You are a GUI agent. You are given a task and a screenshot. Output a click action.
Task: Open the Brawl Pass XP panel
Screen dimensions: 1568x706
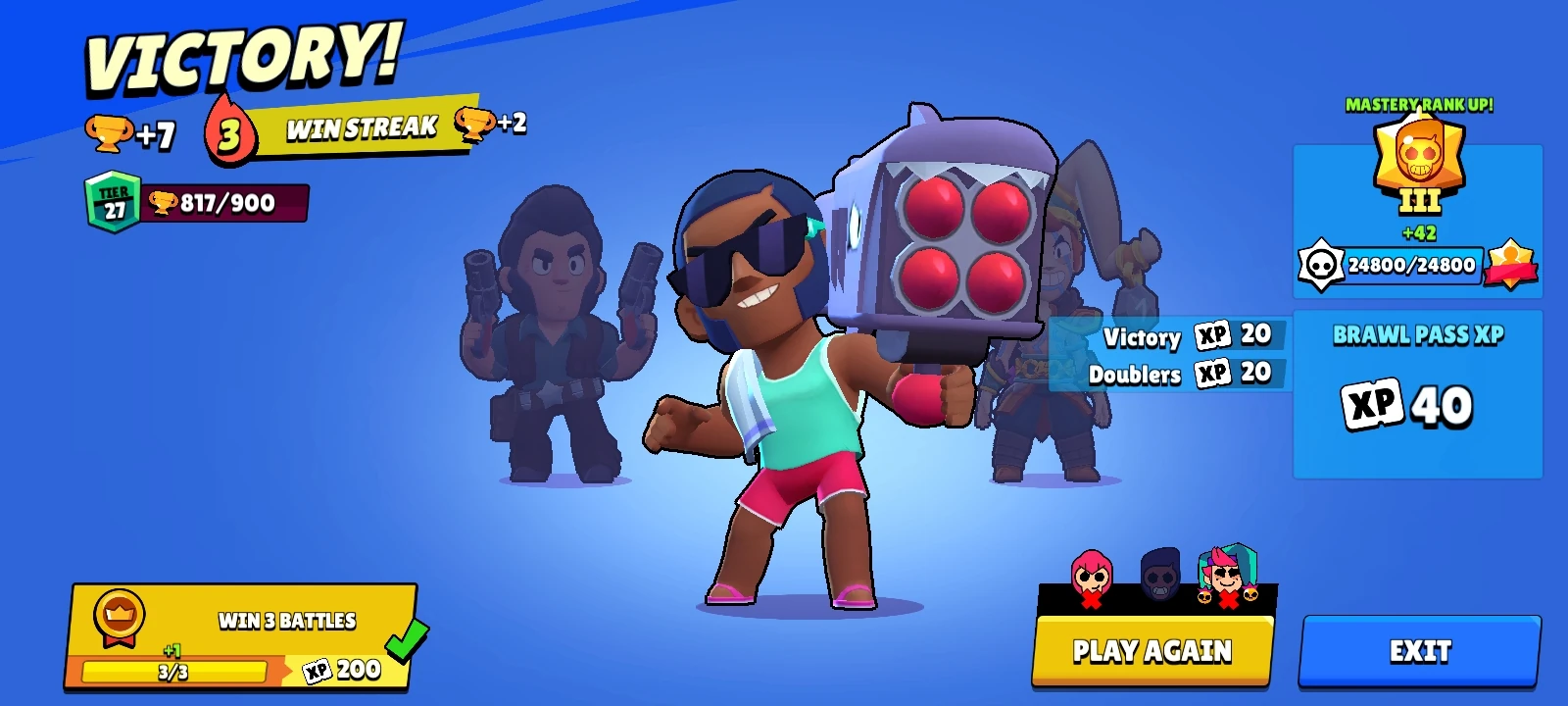(x=1418, y=392)
